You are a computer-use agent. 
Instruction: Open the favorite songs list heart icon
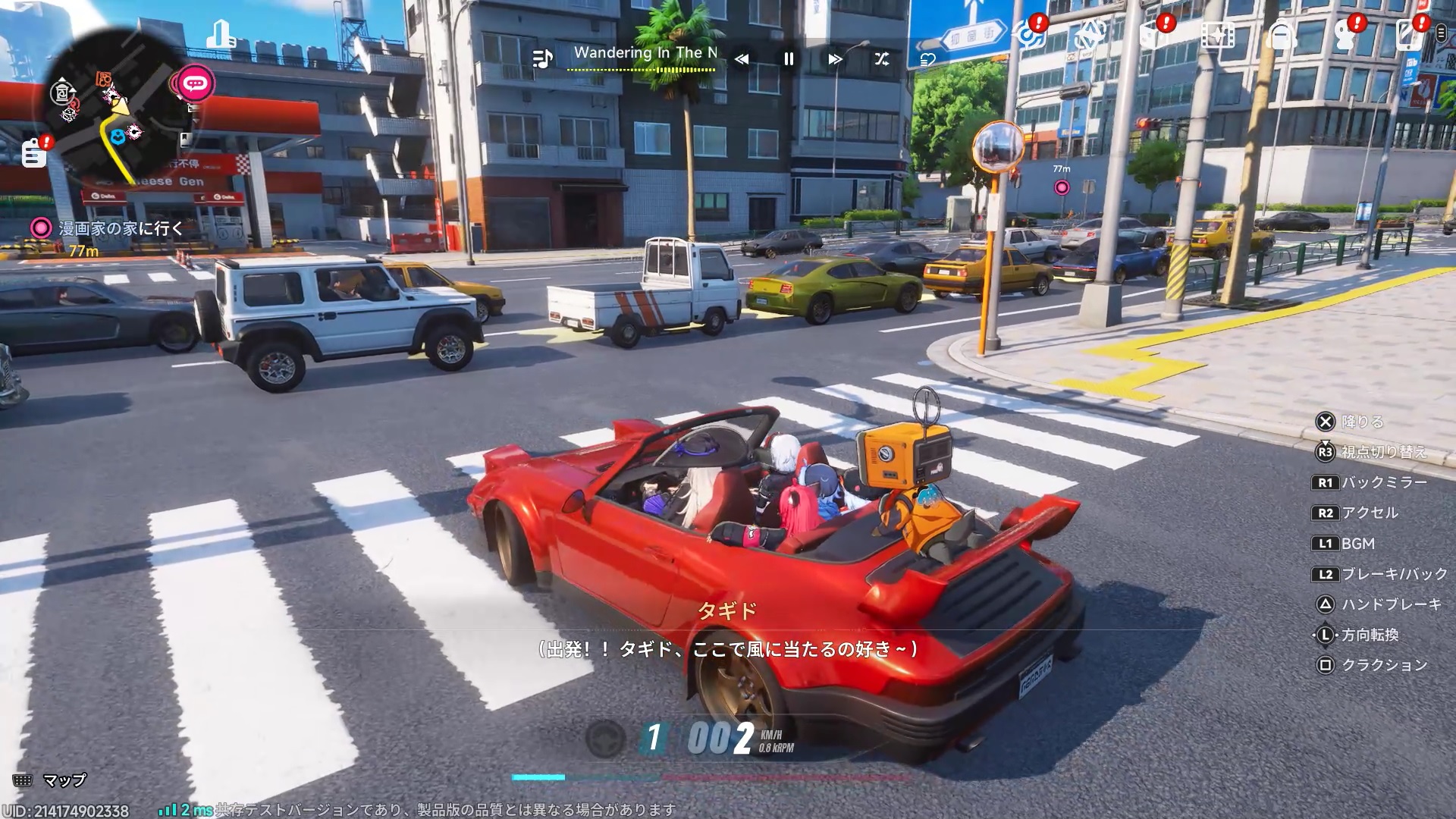coord(927,60)
